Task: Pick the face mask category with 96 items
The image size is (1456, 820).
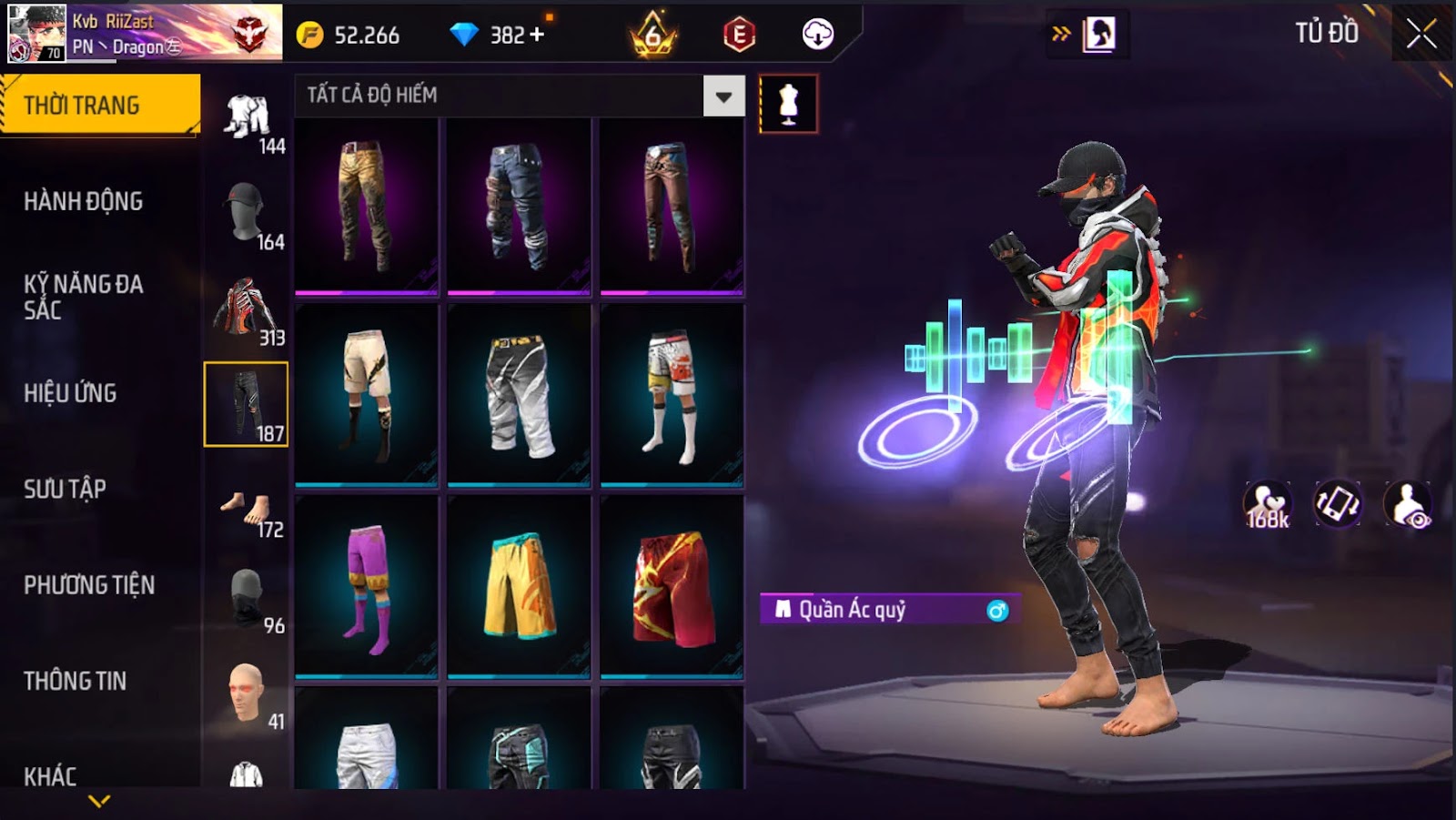Action: click(246, 598)
